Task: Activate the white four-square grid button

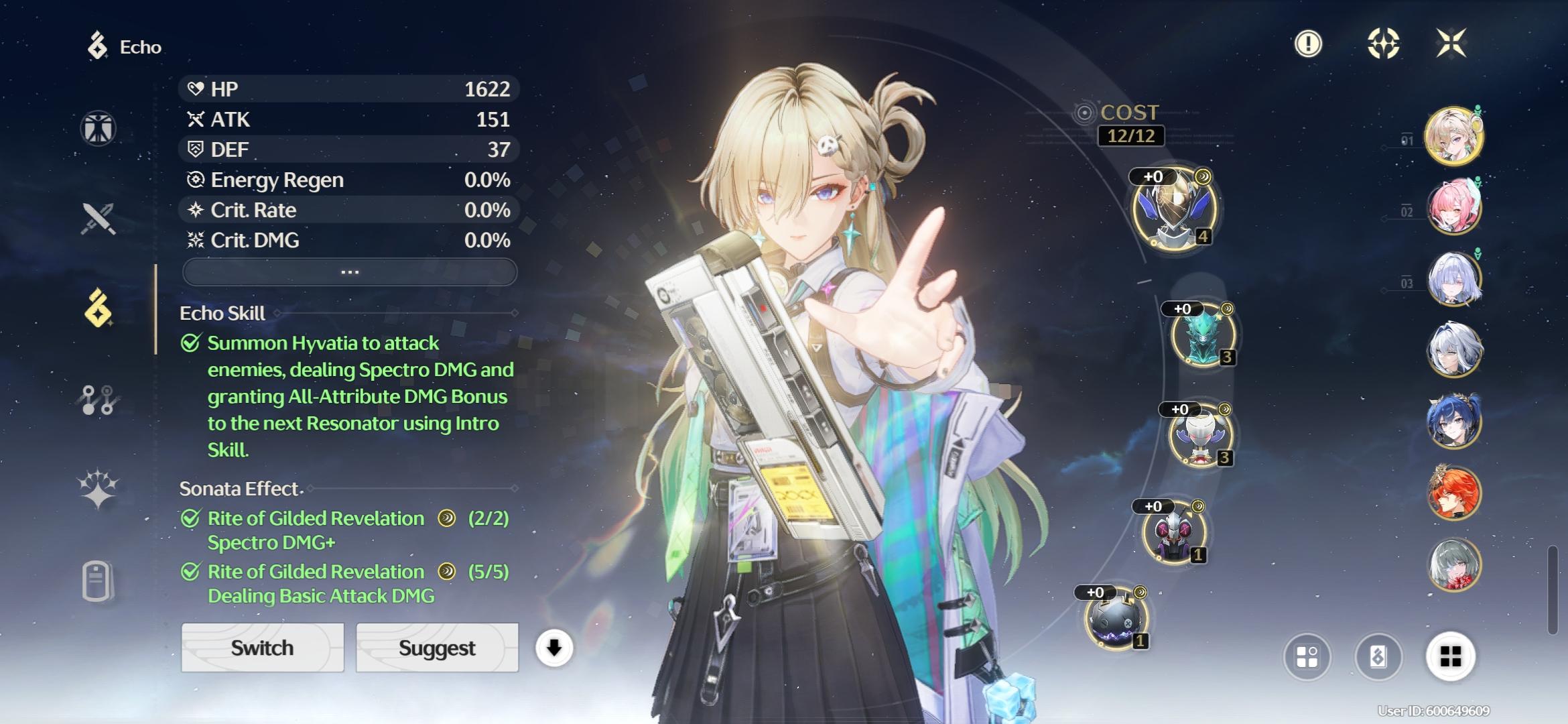Action: 1450,656
